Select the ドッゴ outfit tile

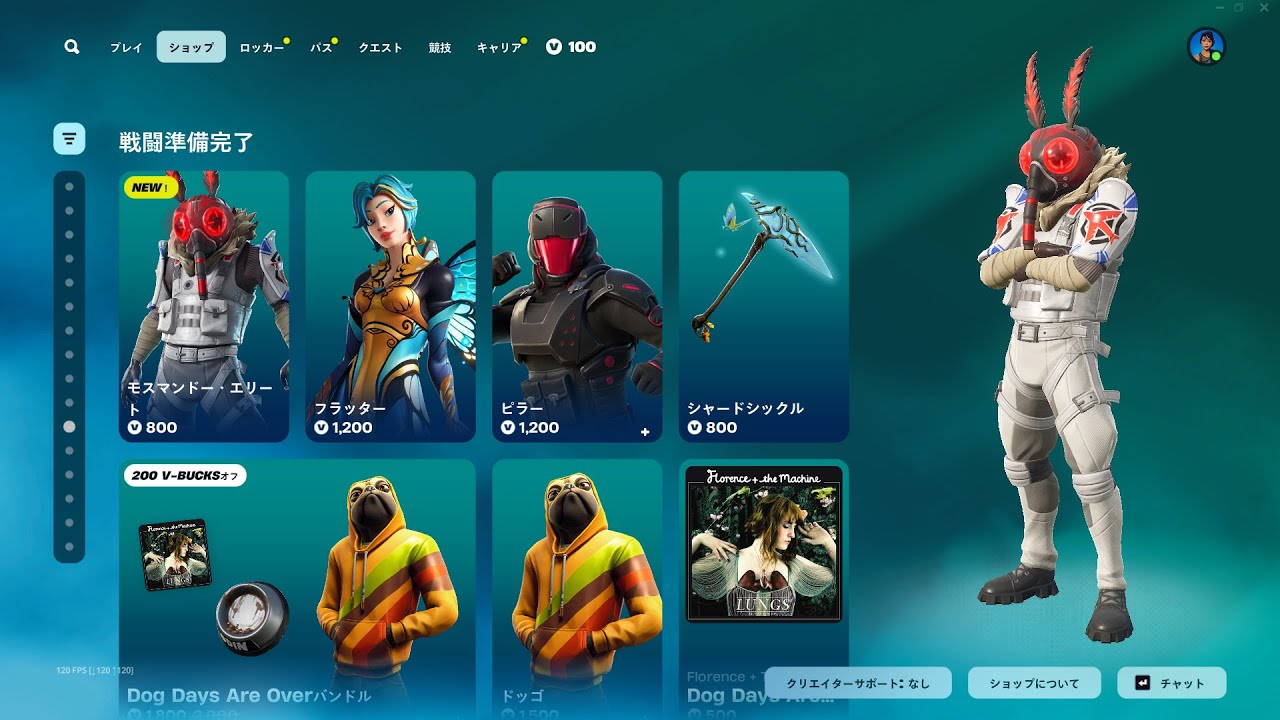[x=577, y=588]
